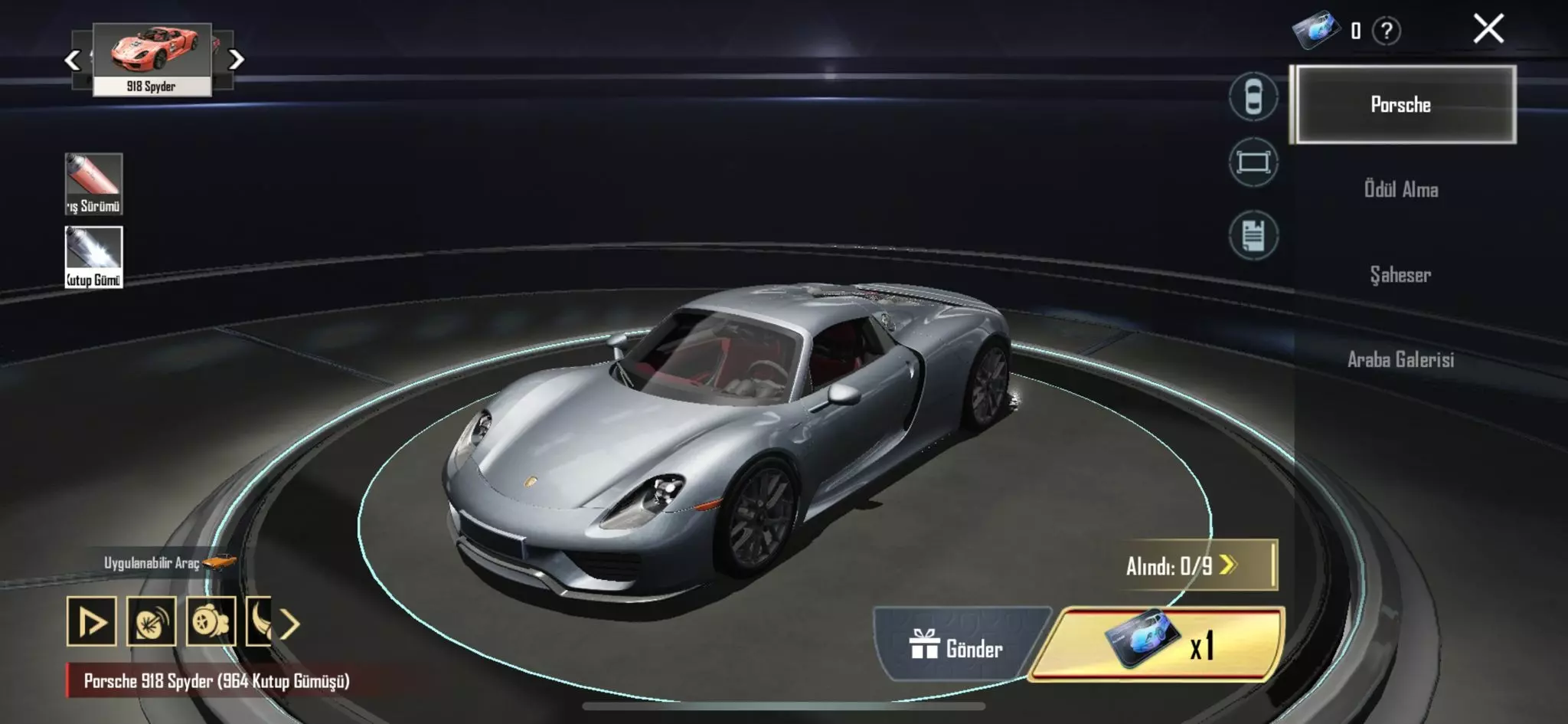The height and width of the screenshot is (724, 1568).
Task: Select the 918 Spyder thumbnail
Action: (151, 55)
